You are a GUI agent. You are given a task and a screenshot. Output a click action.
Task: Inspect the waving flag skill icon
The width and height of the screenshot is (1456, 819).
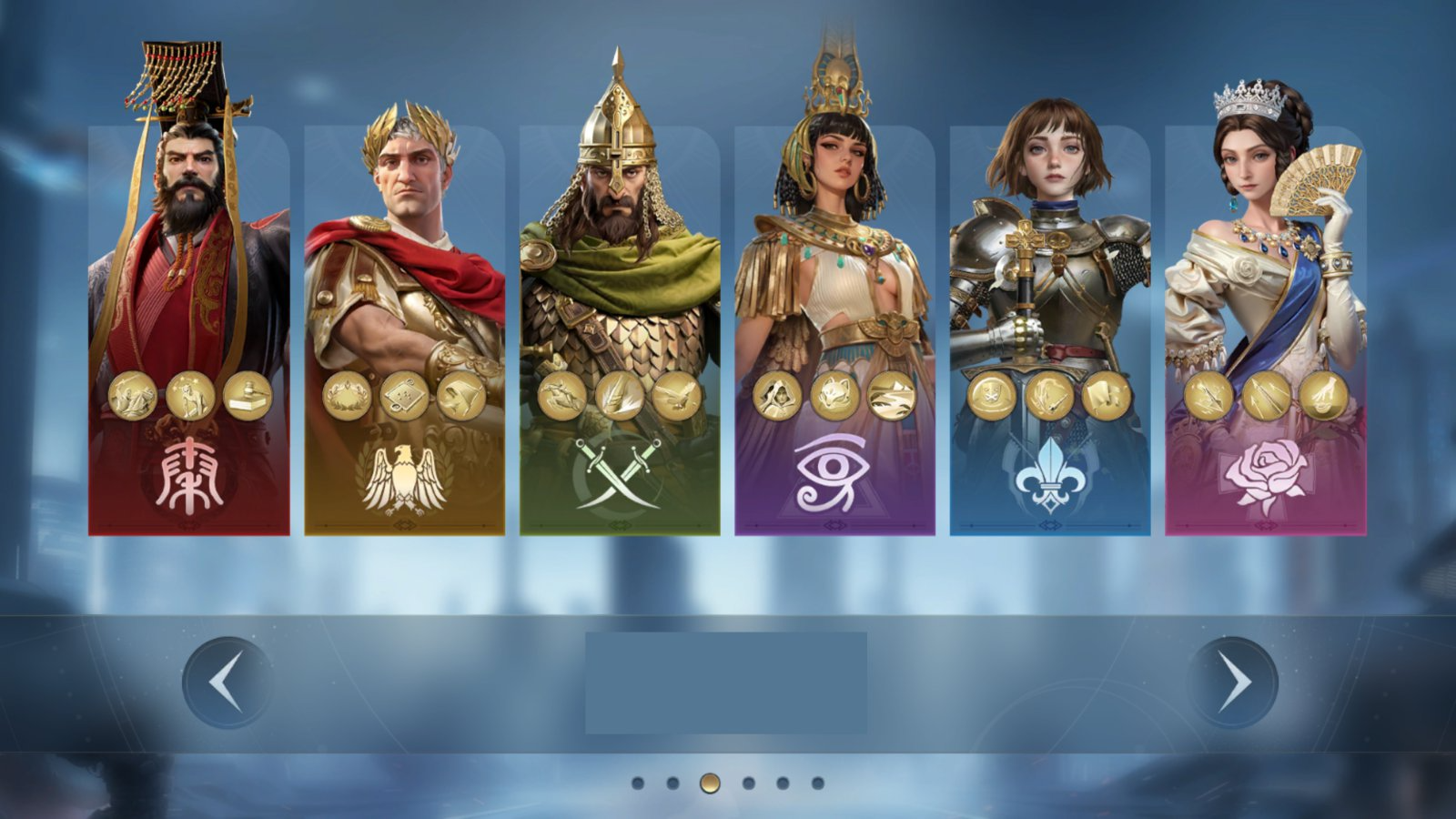tap(1107, 396)
